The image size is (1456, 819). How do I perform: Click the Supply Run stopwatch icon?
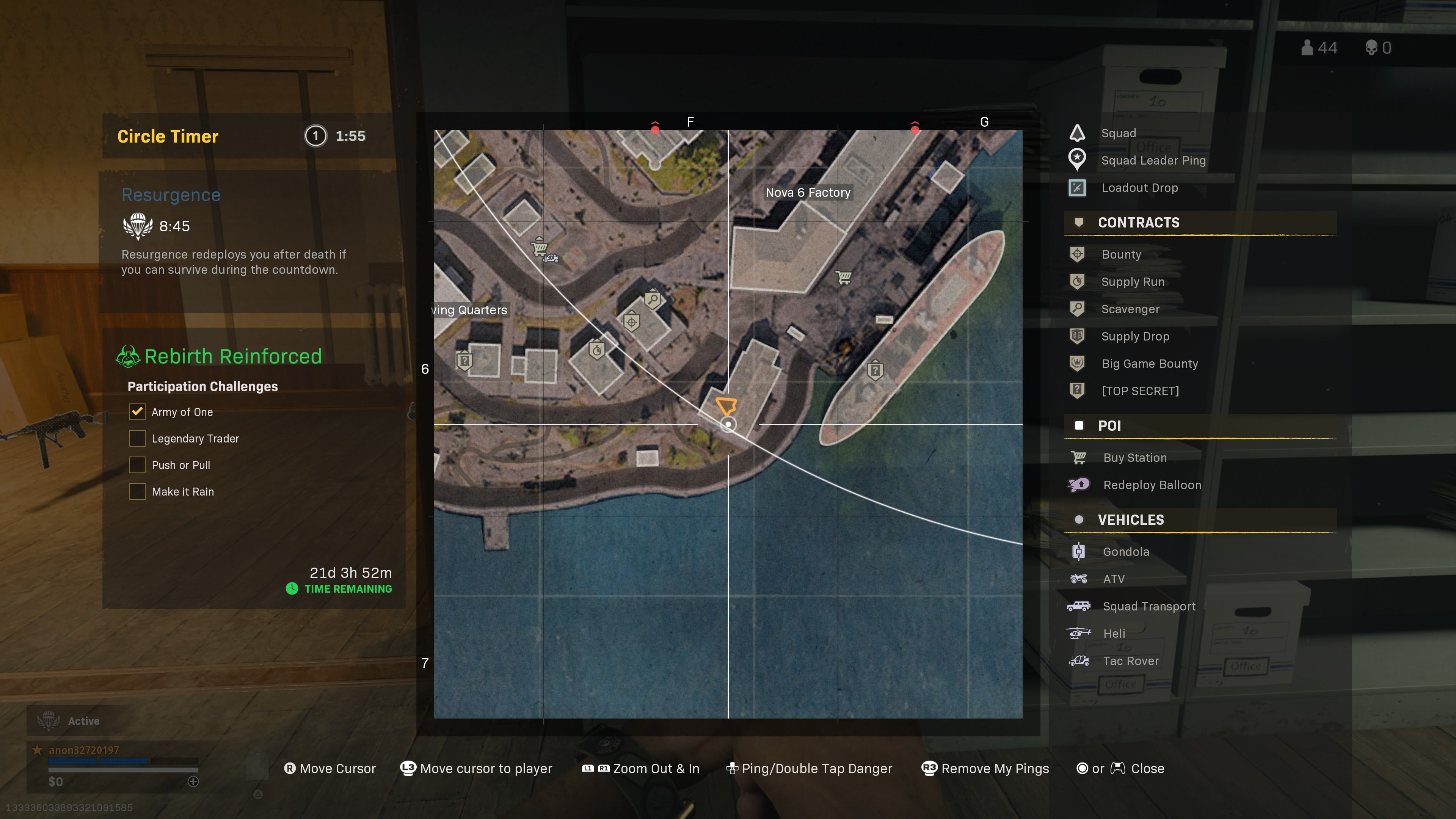(x=1077, y=281)
